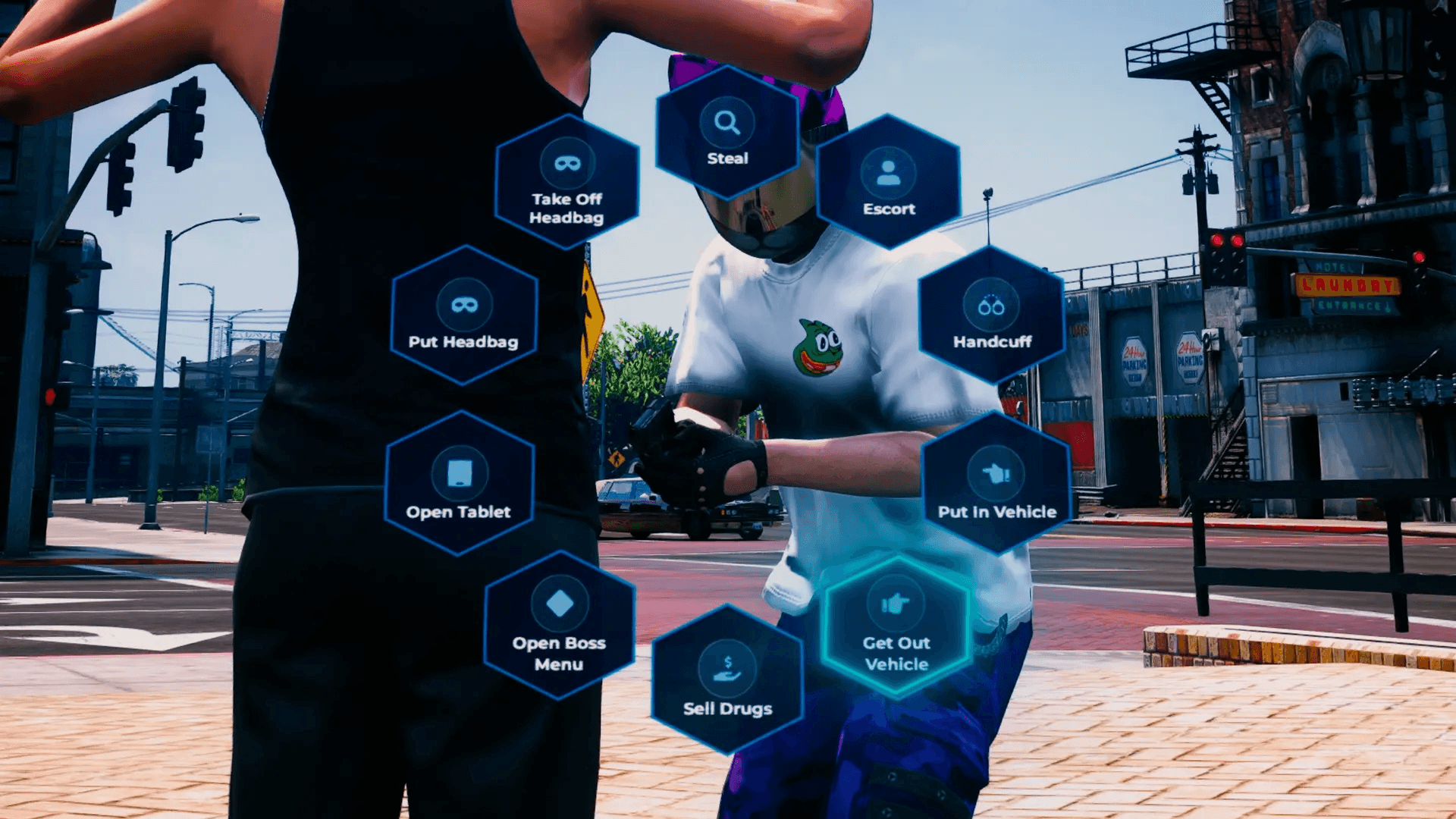Screen dimensions: 1456x819
Task: Open the Boss Menu hexagon
Action: pyautogui.click(x=559, y=629)
